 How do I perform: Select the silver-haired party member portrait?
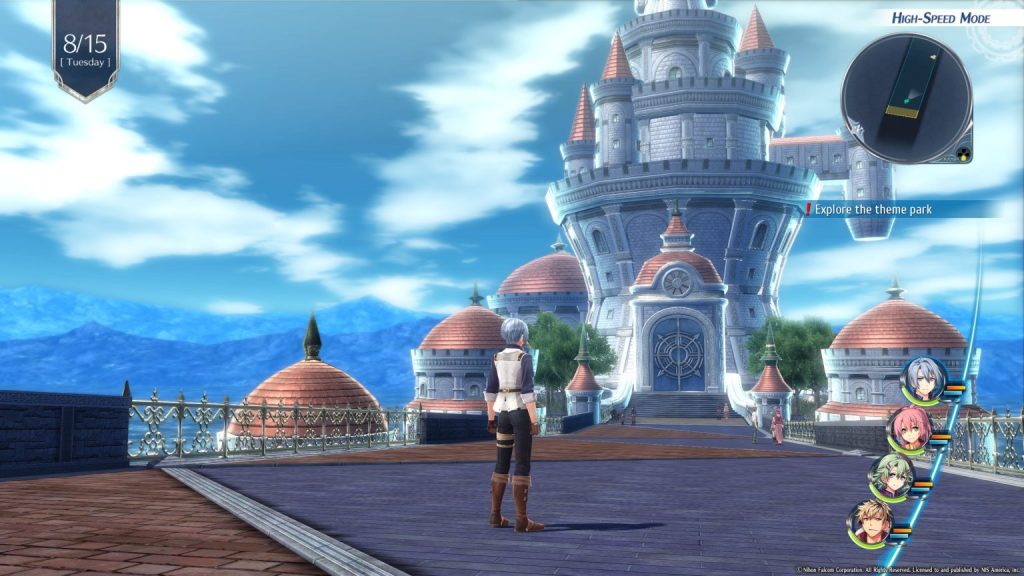(922, 380)
